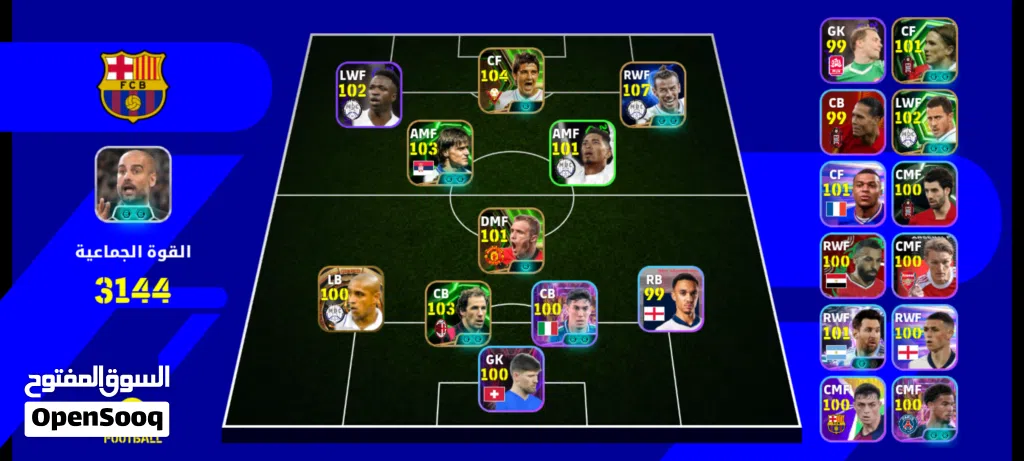Select the CF 104 striker card
This screenshot has height=461, width=1024.
click(511, 80)
